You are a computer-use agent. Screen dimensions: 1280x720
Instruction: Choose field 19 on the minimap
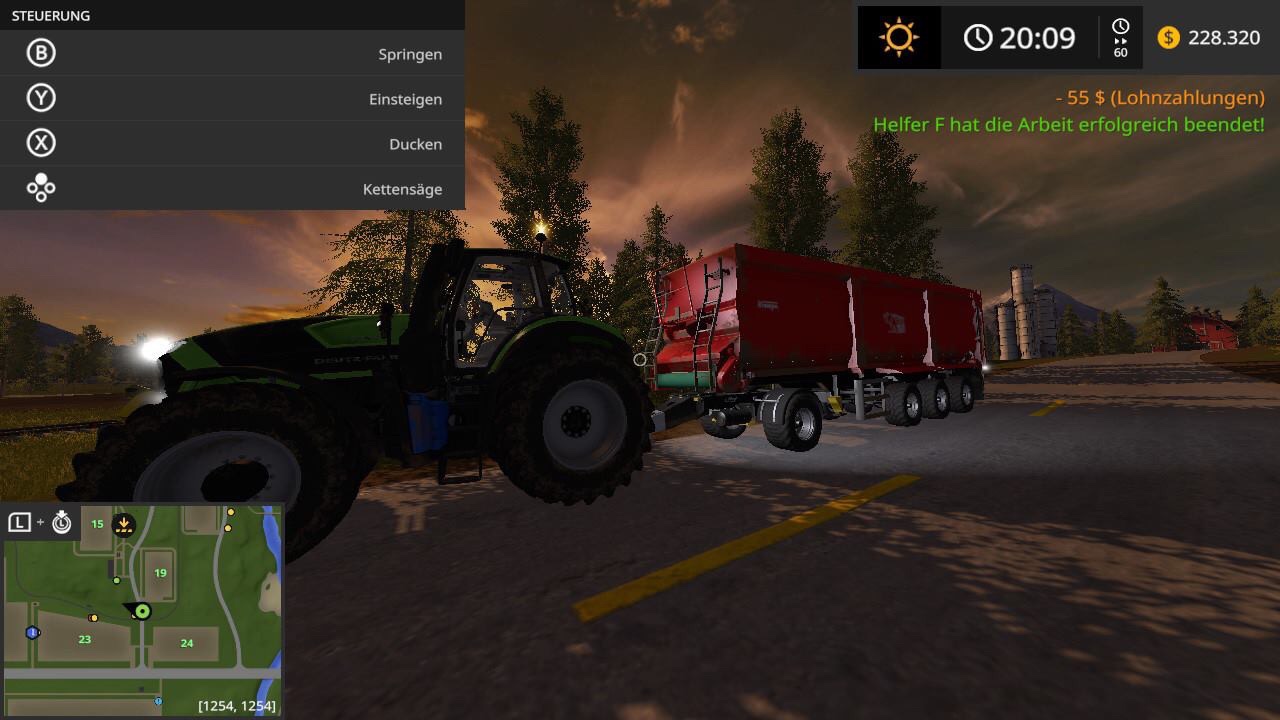(161, 572)
